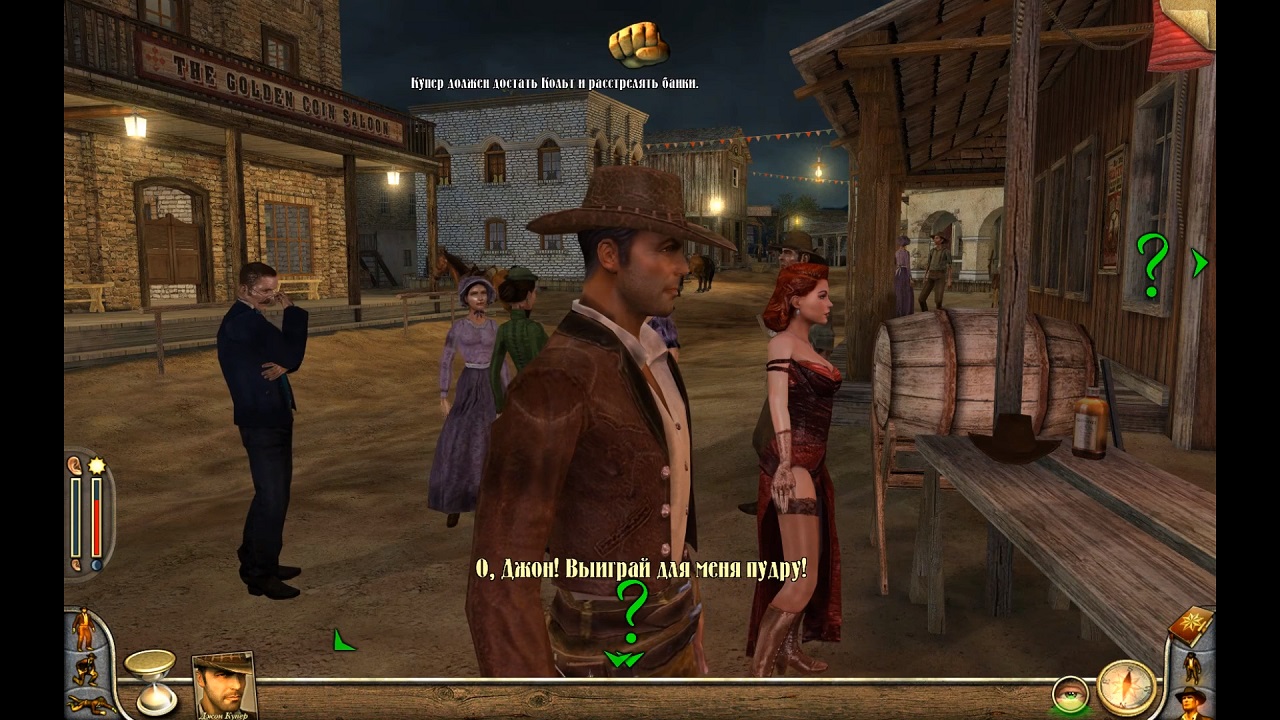Switch to the standing stance icon
Viewport: 1280px width, 720px height.
coord(83,628)
